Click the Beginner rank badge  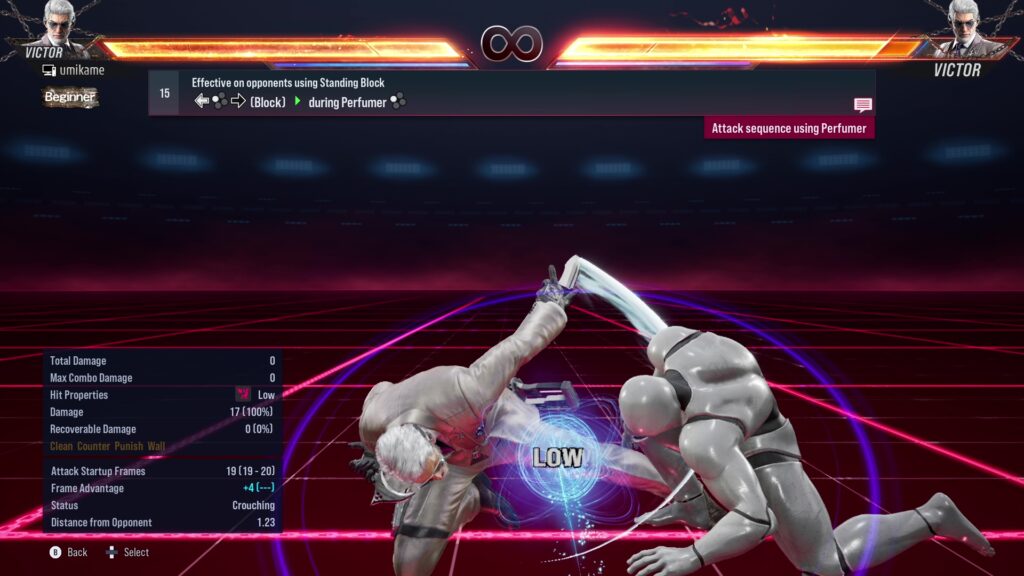pyautogui.click(x=70, y=97)
